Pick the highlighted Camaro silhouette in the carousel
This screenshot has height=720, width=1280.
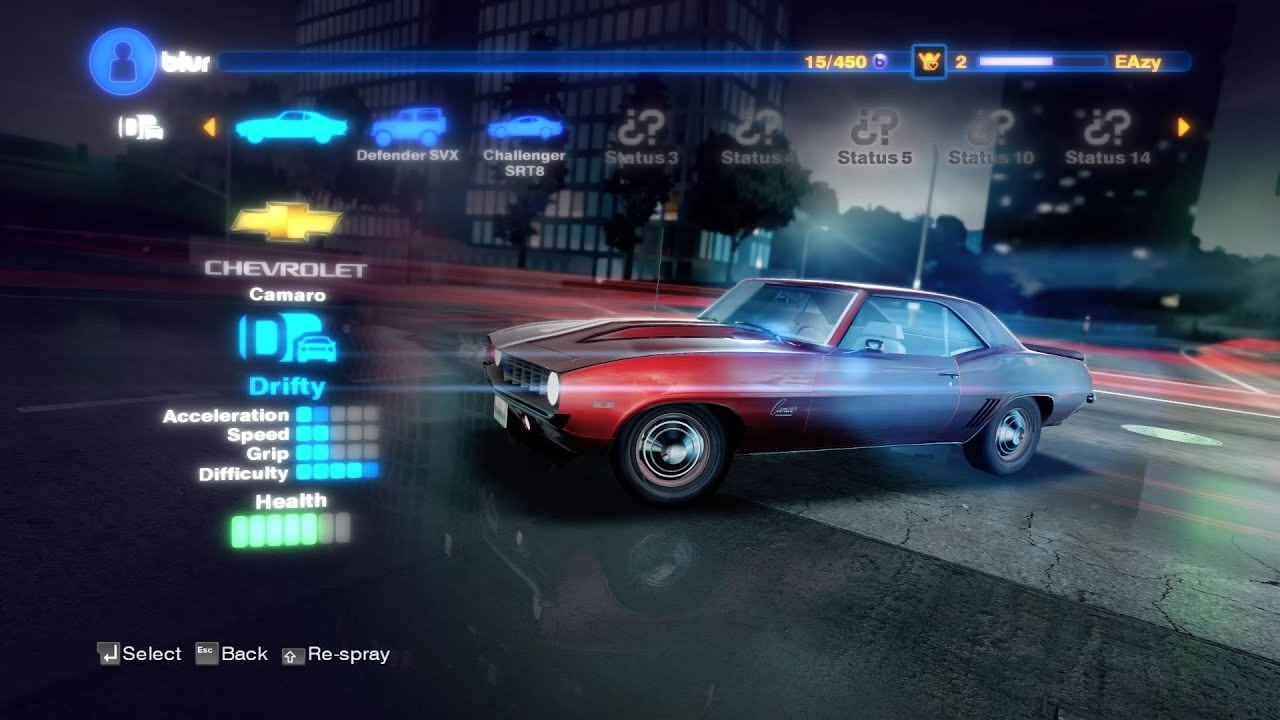click(291, 127)
